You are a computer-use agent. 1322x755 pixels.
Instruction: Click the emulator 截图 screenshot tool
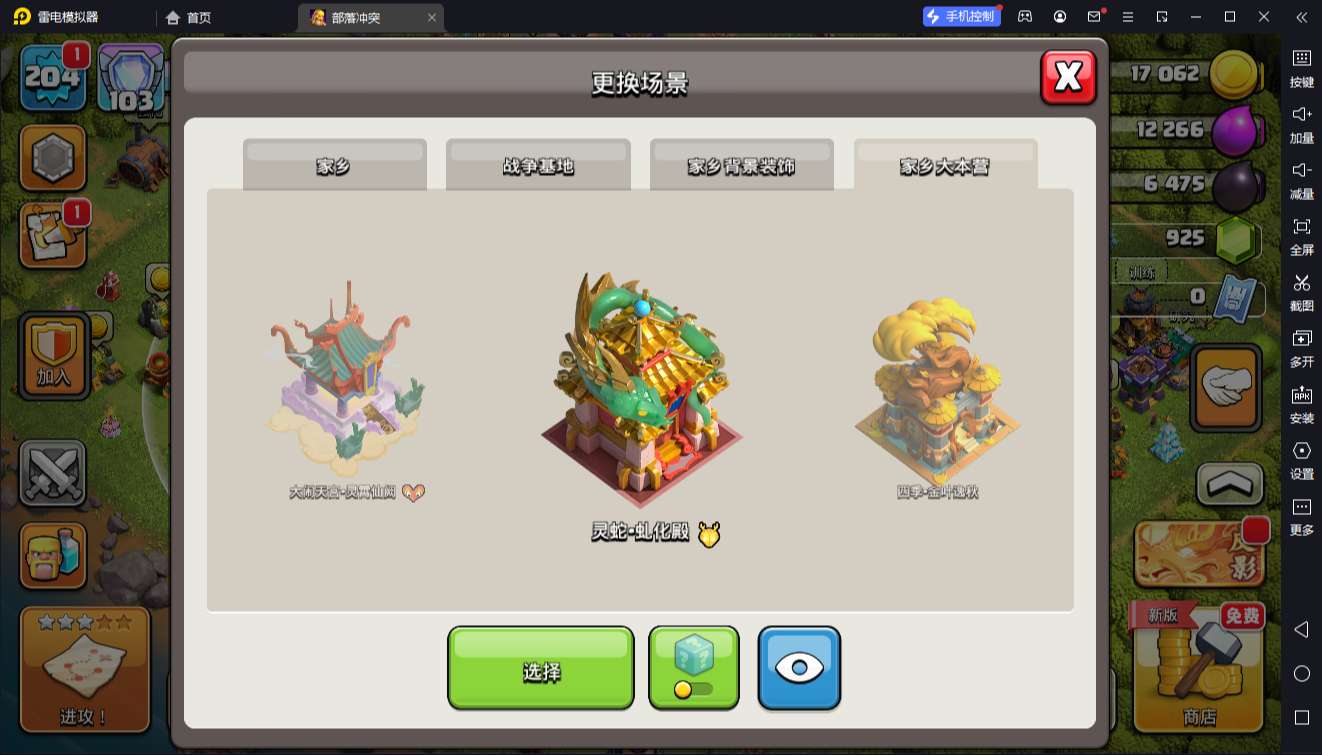point(1301,292)
